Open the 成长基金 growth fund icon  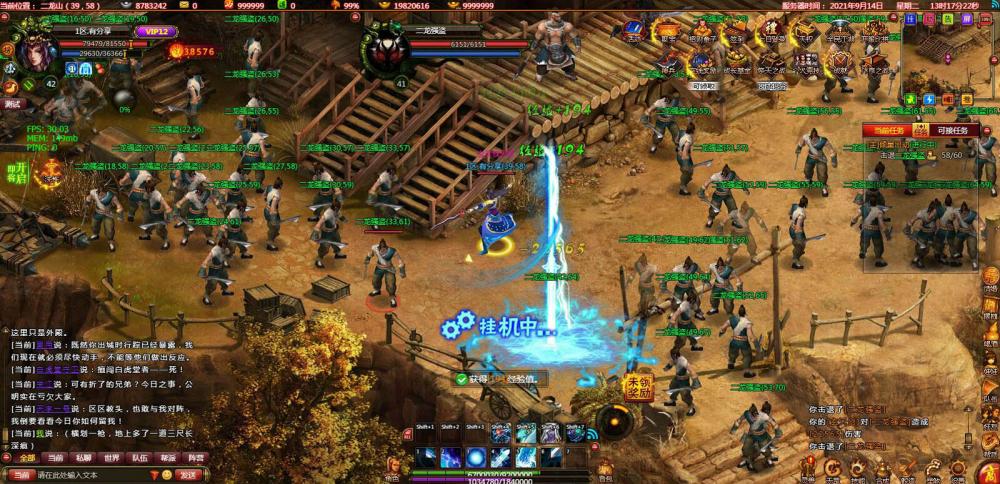737,62
